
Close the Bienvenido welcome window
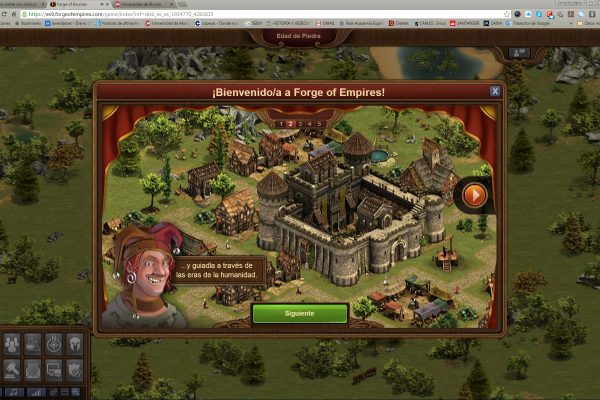[494, 91]
